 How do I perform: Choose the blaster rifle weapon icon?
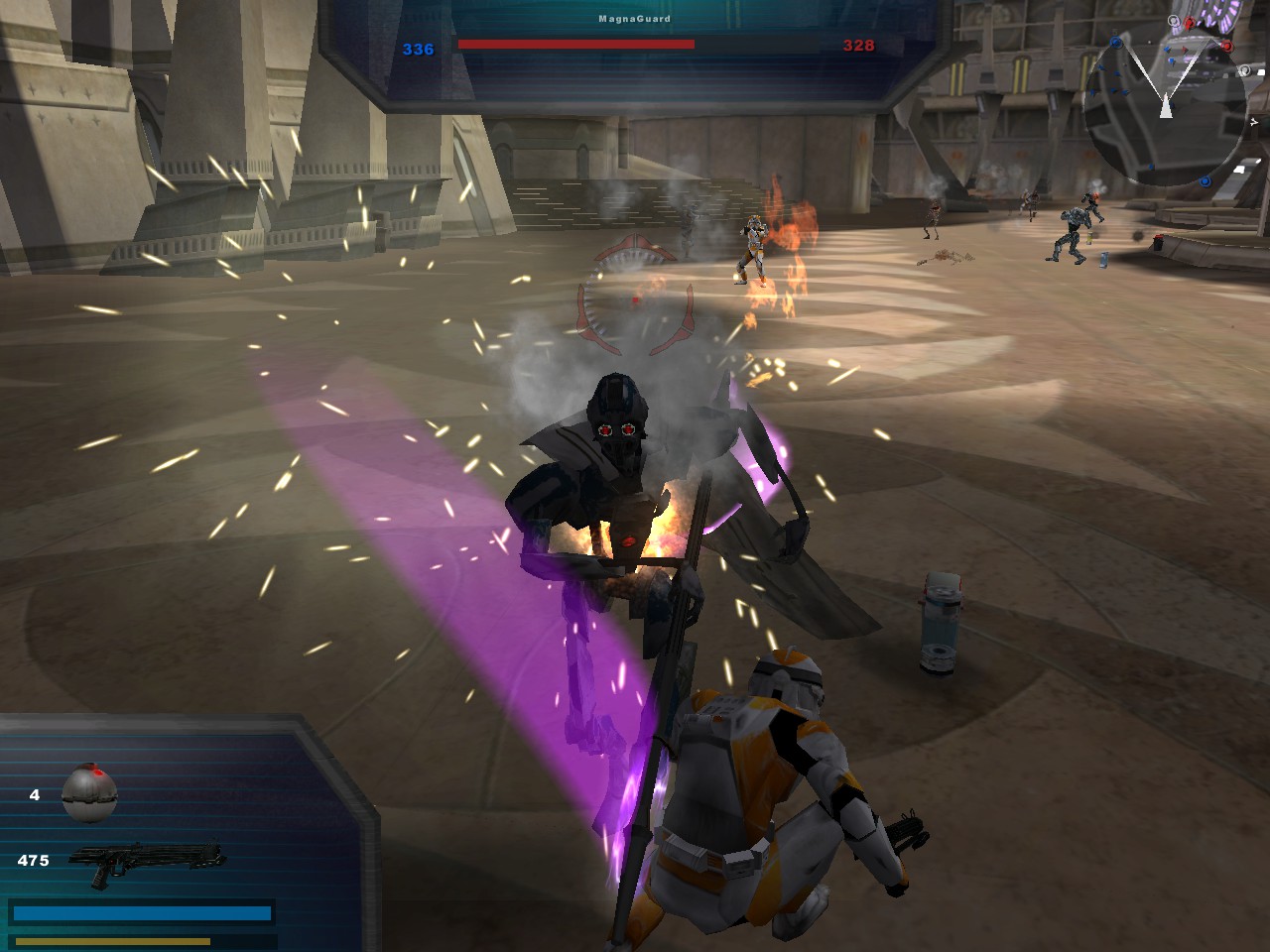pos(147,862)
